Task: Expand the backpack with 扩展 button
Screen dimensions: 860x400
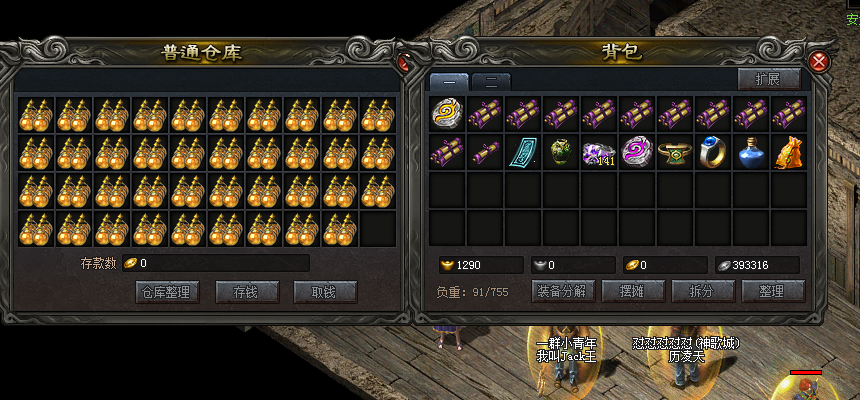Action: 768,79
